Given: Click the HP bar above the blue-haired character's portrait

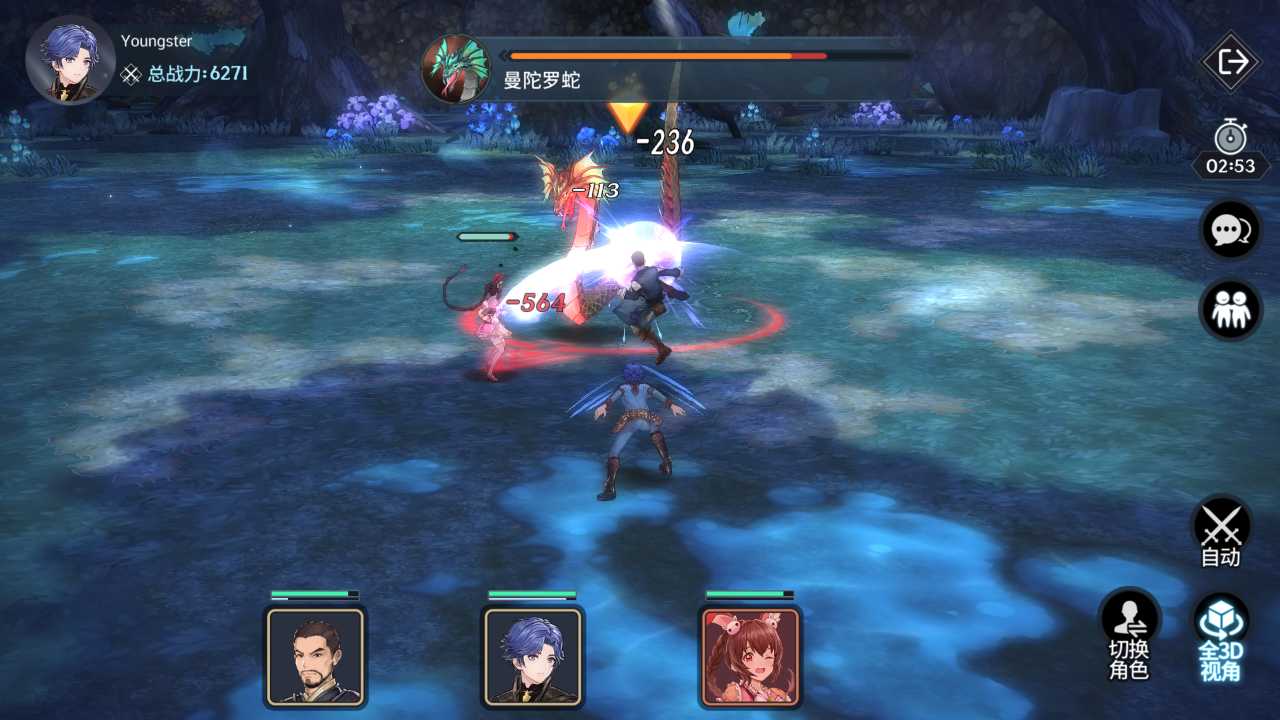Looking at the screenshot, I should (531, 595).
